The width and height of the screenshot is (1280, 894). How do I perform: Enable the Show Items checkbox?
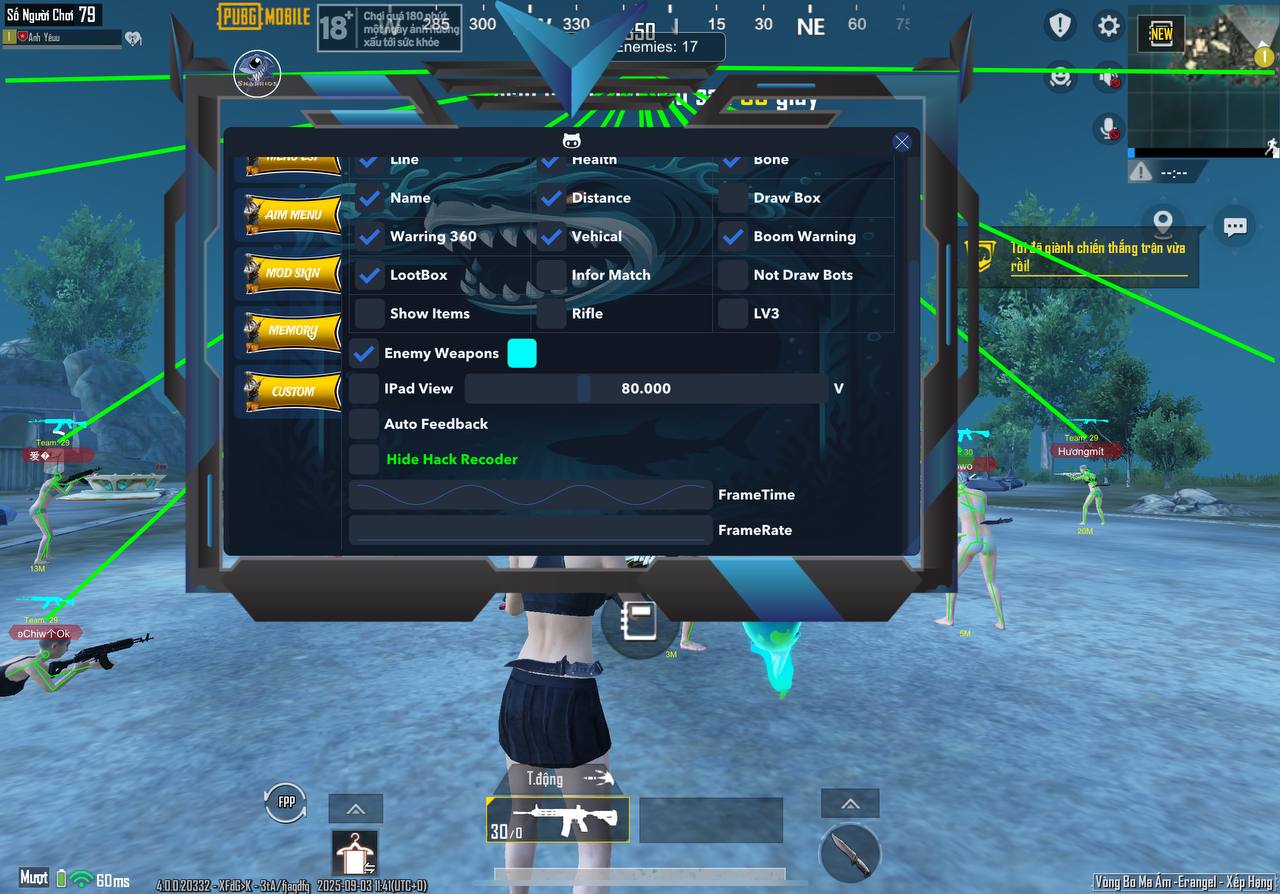coord(369,314)
